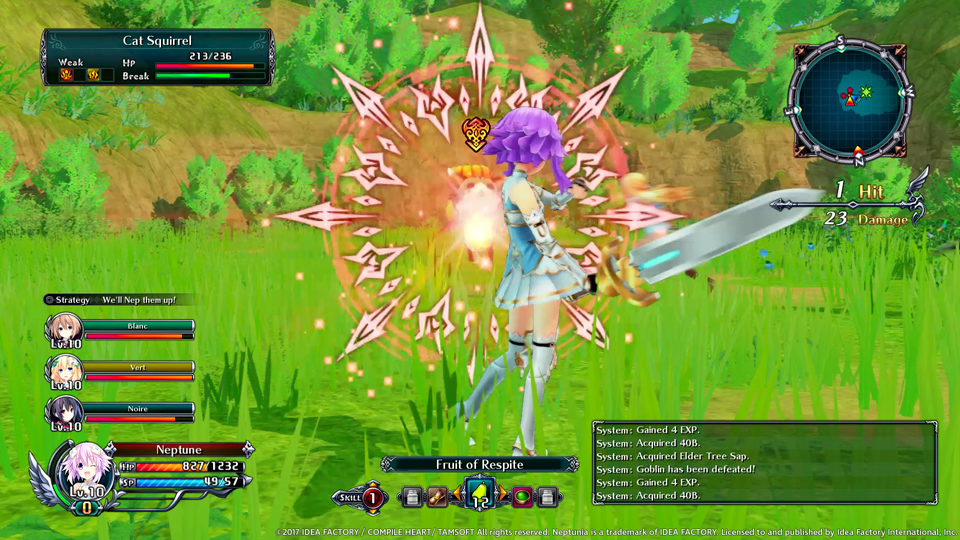Select the Cat Squirrel target panel
The height and width of the screenshot is (540, 960).
pos(156,56)
